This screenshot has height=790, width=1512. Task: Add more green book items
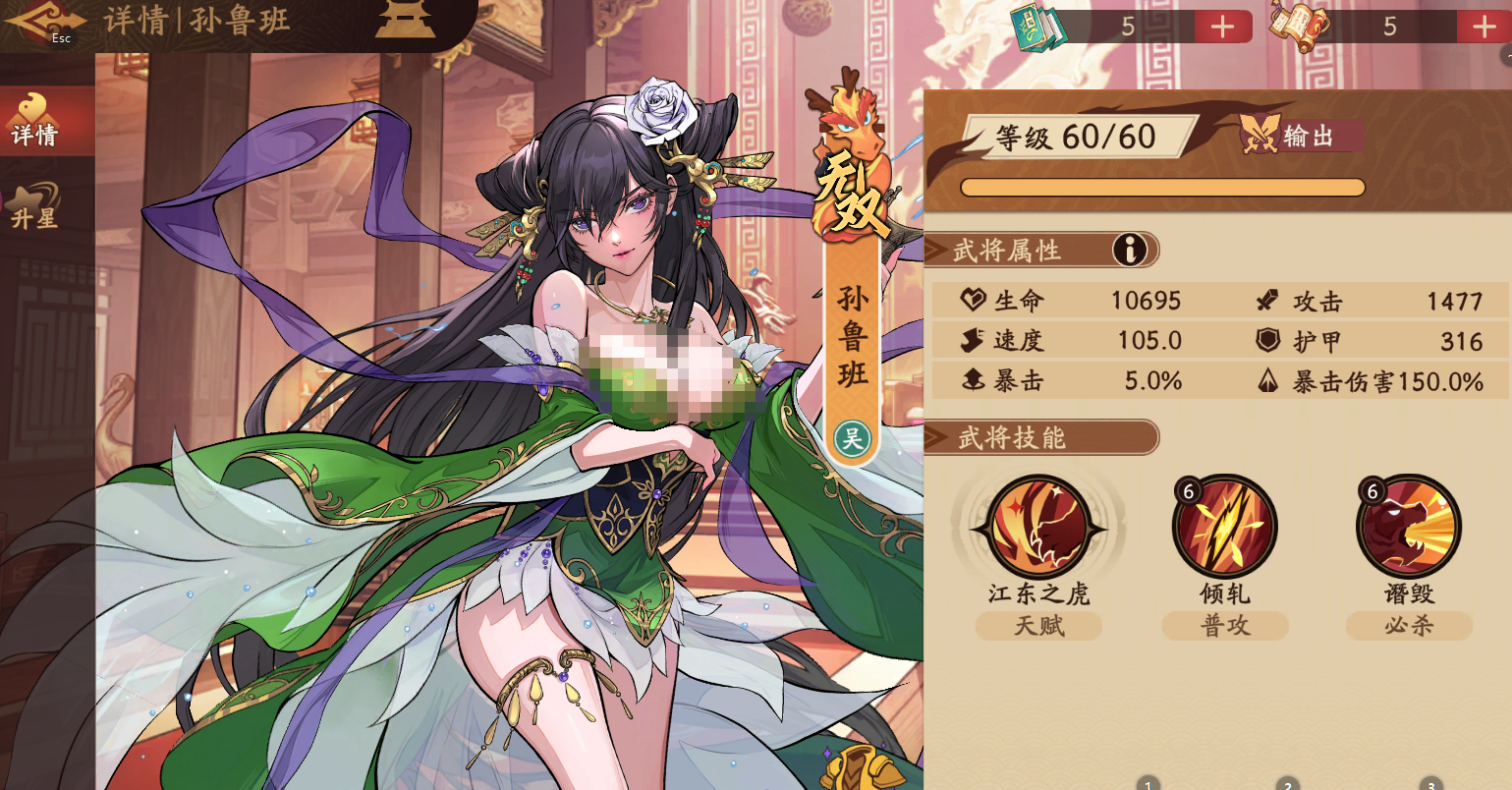[x=1222, y=27]
